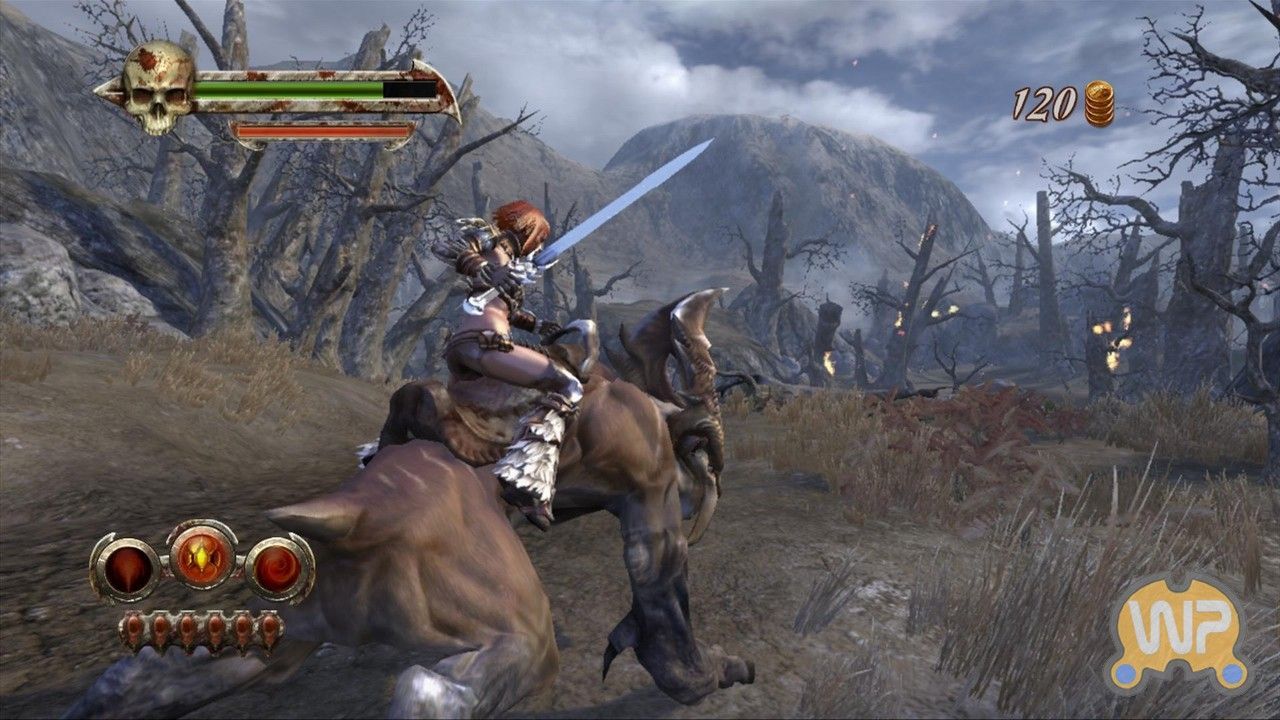Click the gold coin stack icon
This screenshot has height=720, width=1280.
click(1098, 100)
